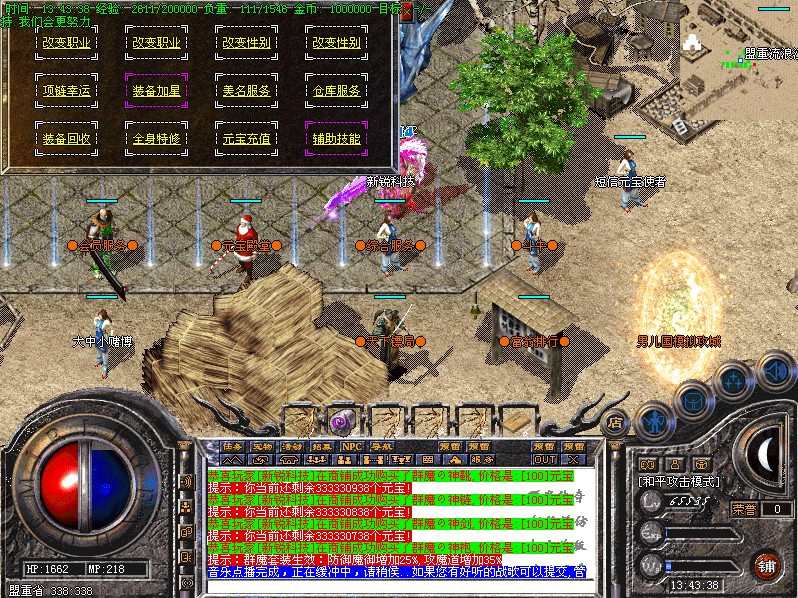Click the OUT button above chat

pyautogui.click(x=545, y=460)
